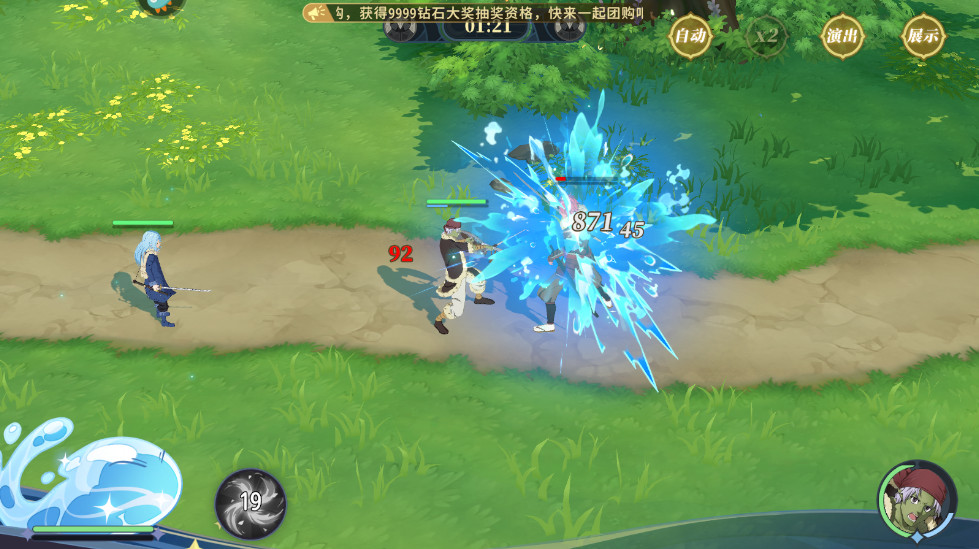Viewport: 979px width, 549px height.
Task: Activate the swirl skill showing 19
Action: [250, 503]
